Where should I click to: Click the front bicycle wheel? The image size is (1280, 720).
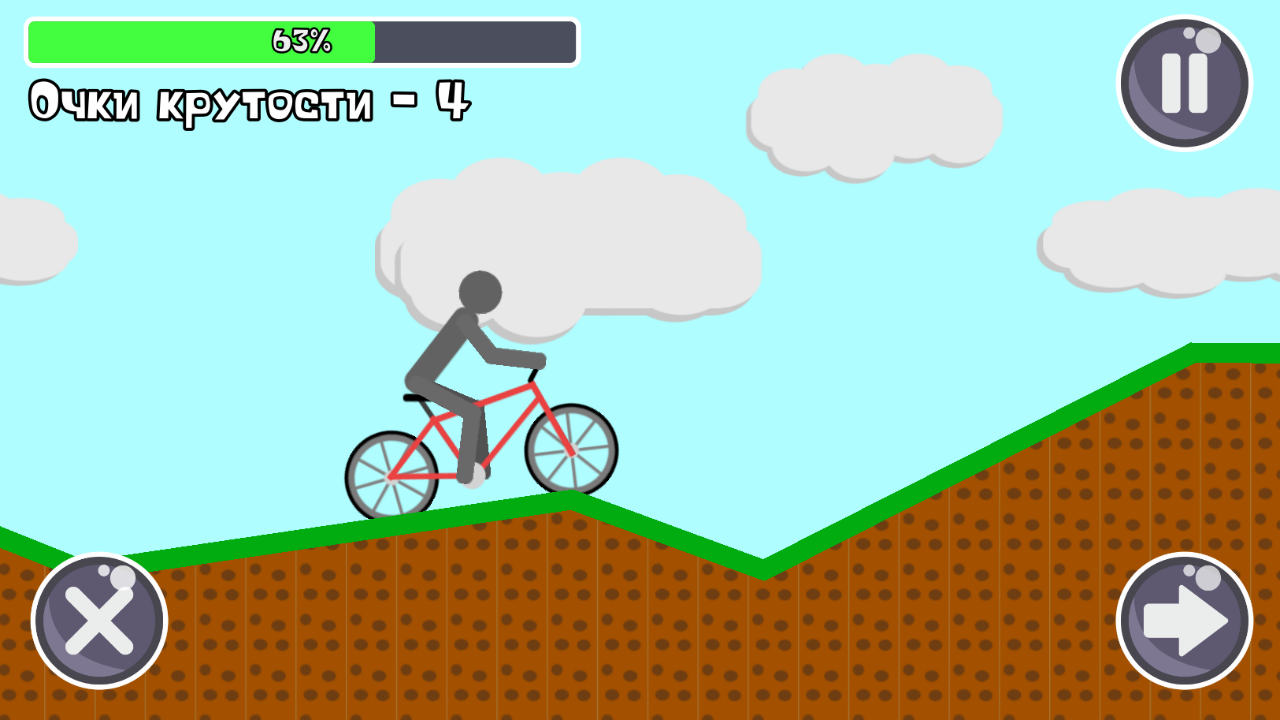(x=570, y=450)
